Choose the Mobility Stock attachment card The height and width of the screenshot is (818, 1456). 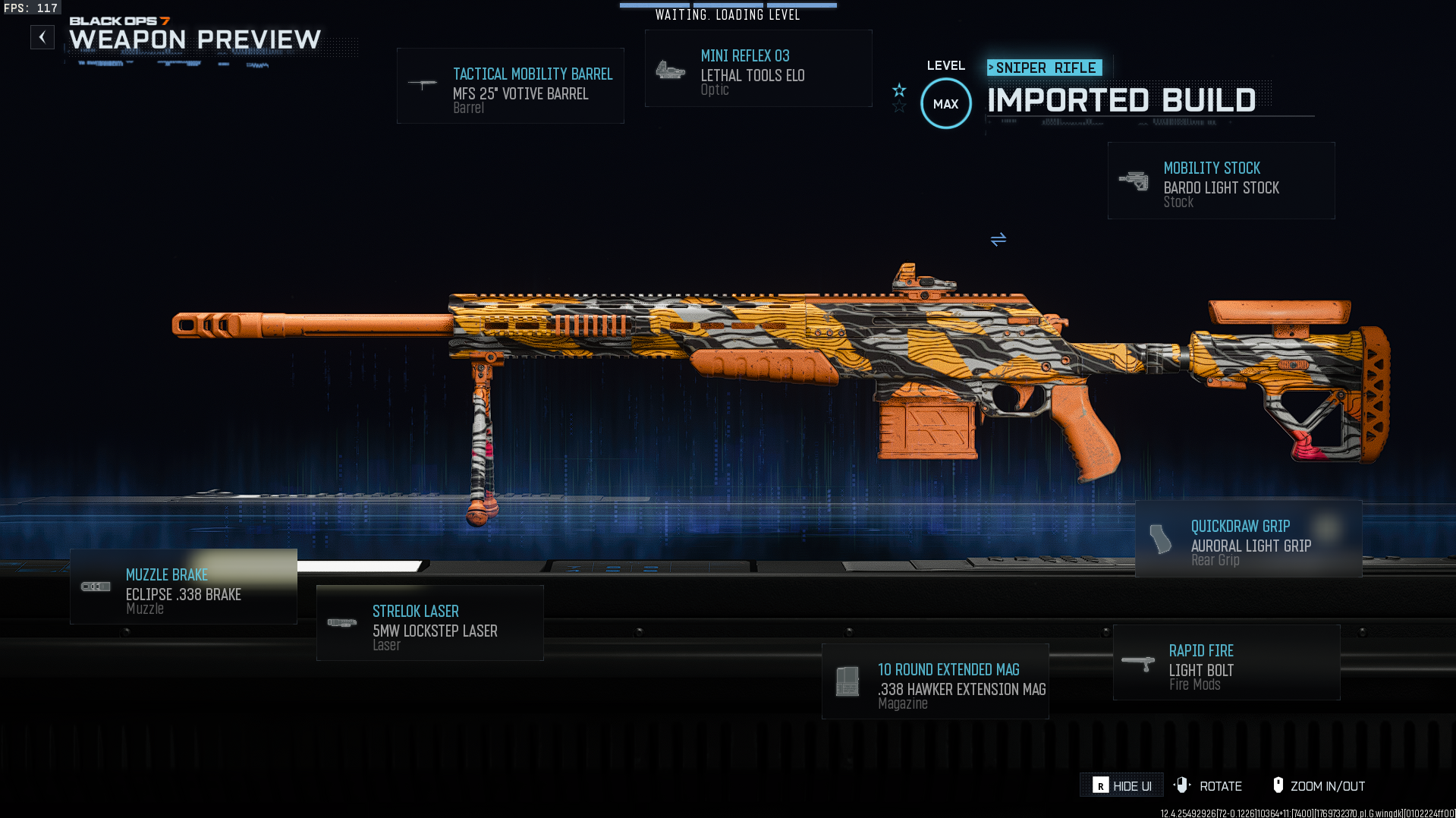(x=1221, y=181)
